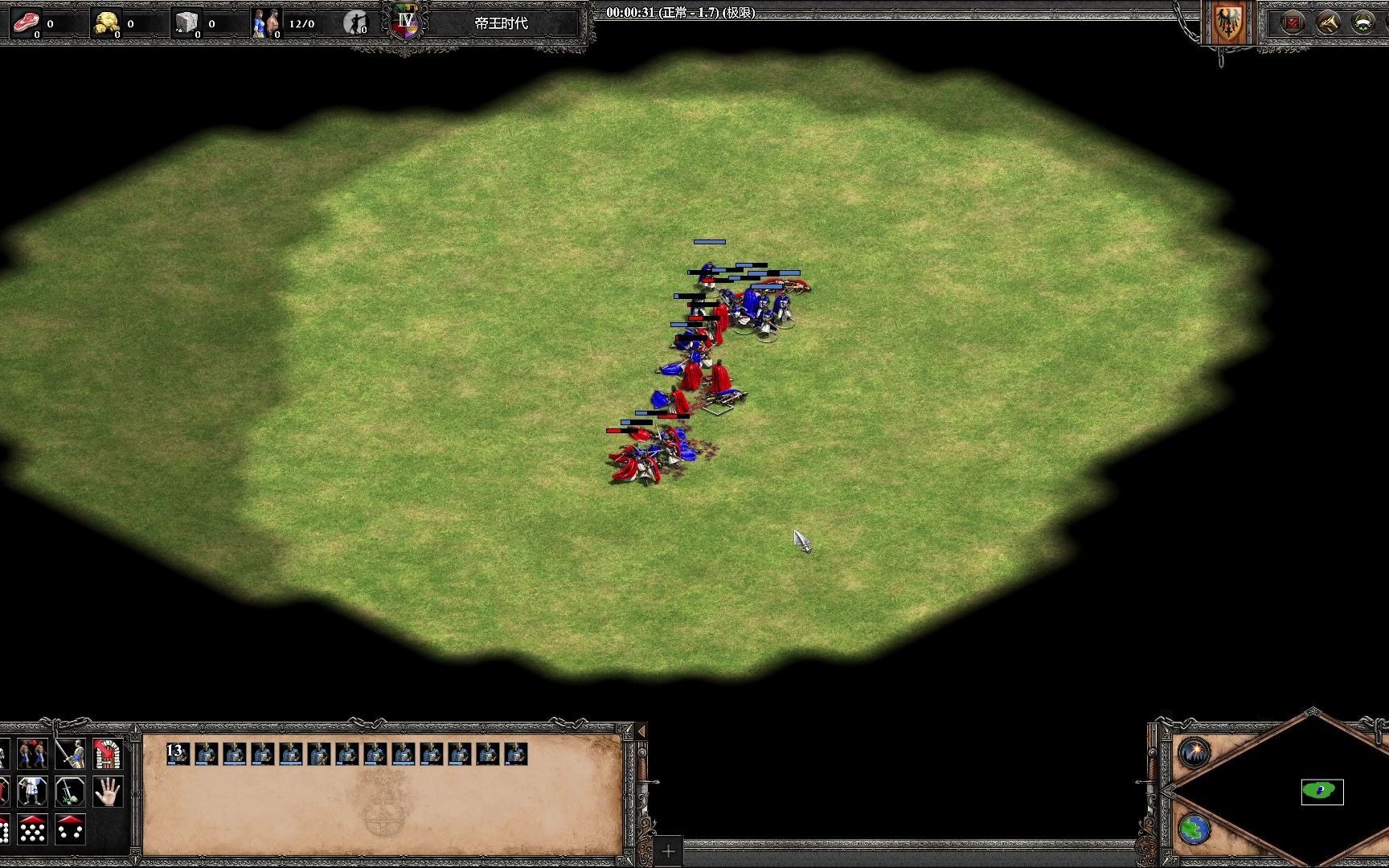Click the plus button on bottom bar
This screenshot has width=1389, height=868.
[x=668, y=851]
